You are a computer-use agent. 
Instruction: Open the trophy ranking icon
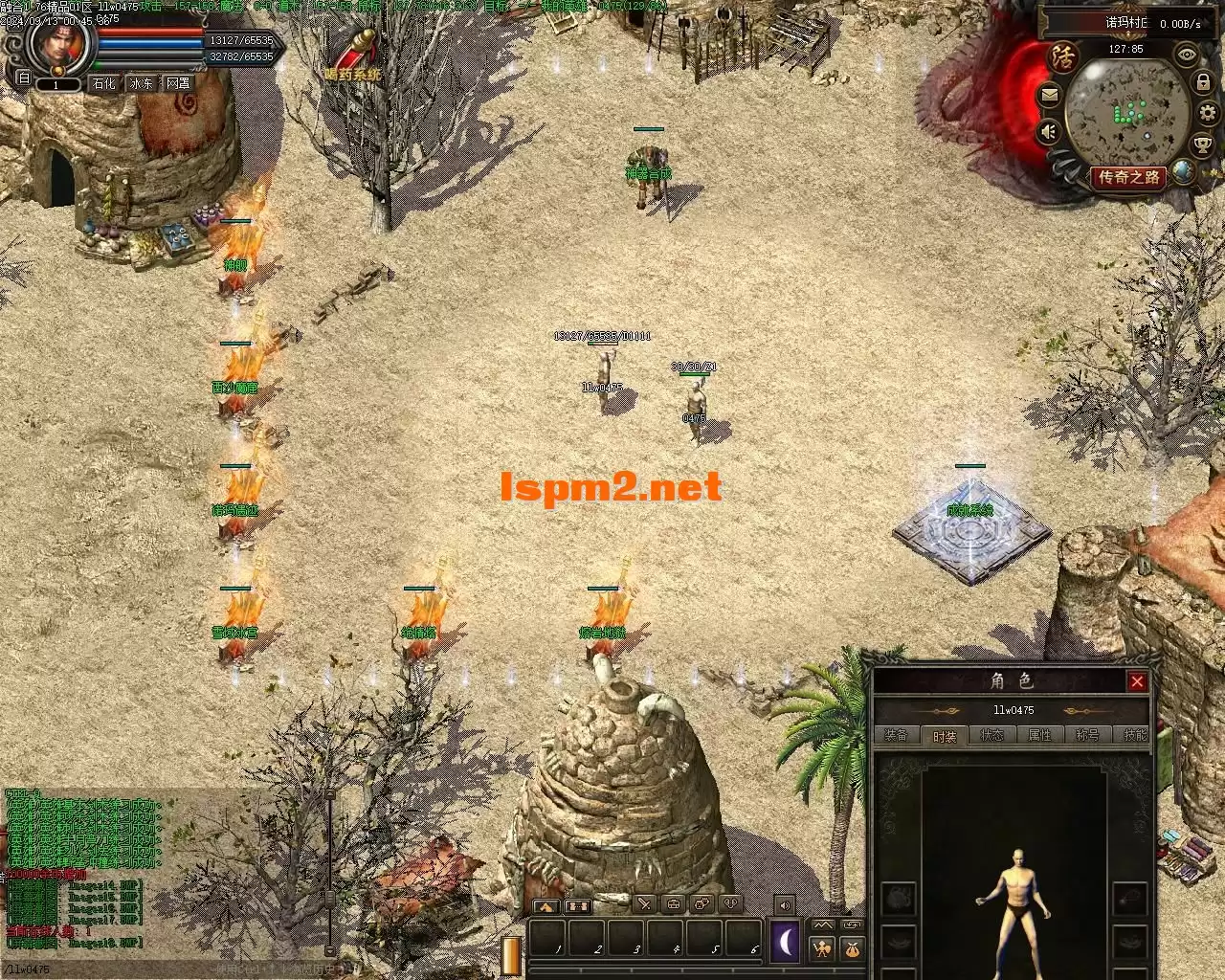(x=1202, y=145)
